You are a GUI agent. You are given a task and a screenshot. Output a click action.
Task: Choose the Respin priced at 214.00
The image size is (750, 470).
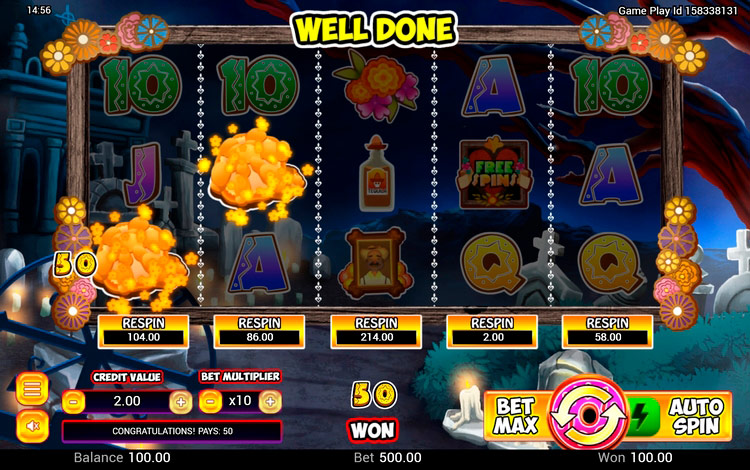(x=375, y=331)
